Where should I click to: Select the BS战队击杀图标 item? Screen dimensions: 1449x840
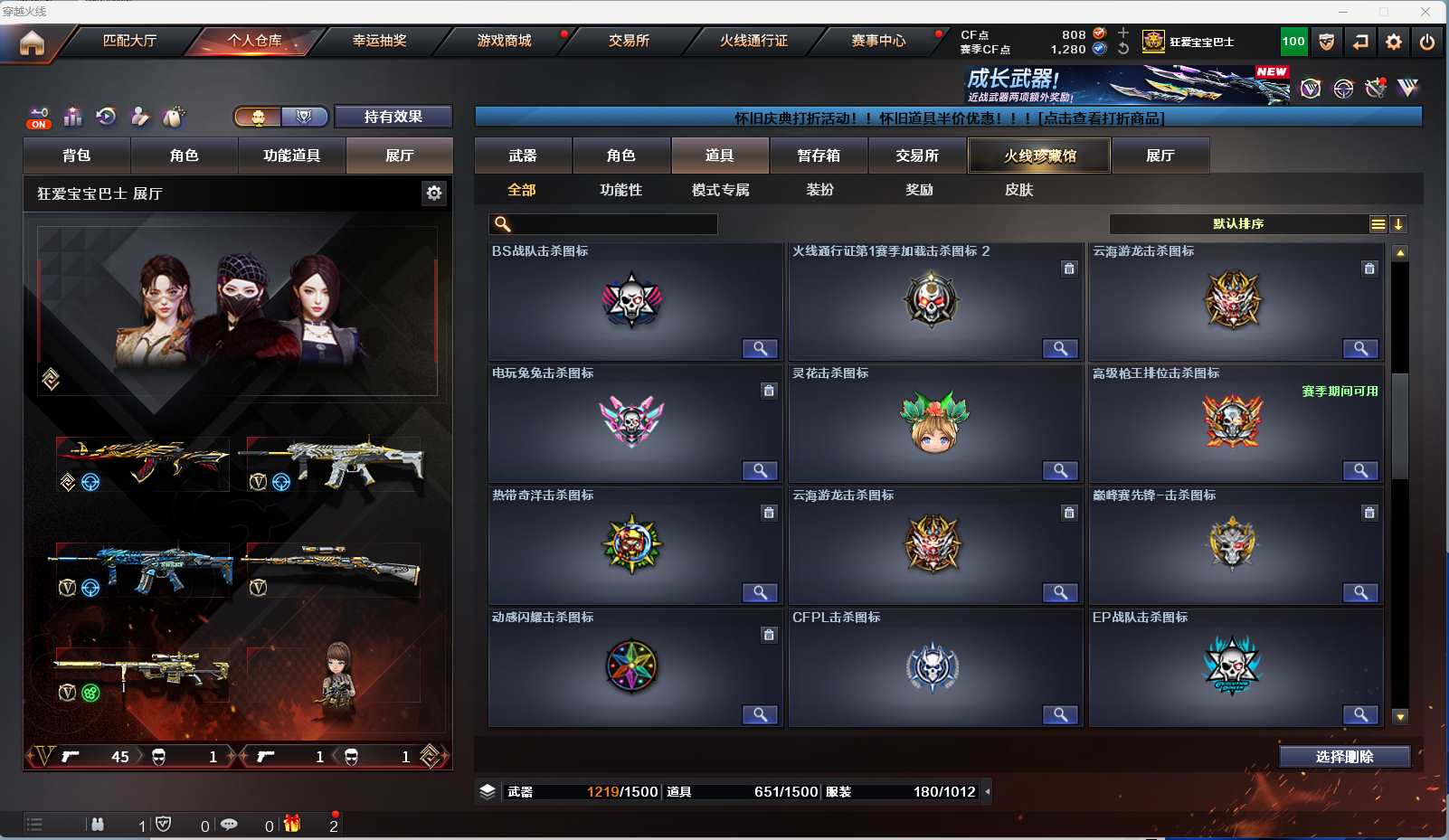(634, 302)
